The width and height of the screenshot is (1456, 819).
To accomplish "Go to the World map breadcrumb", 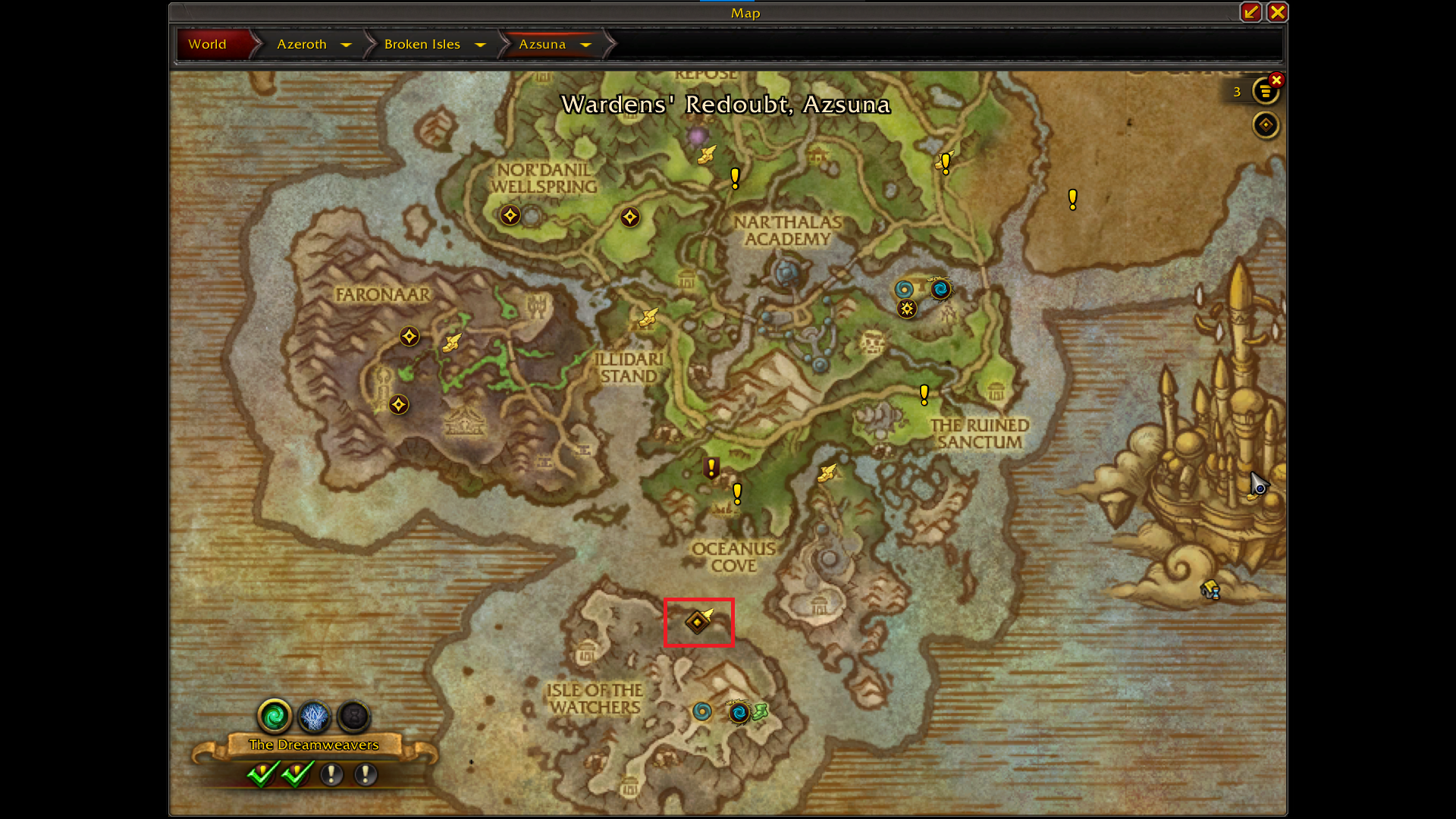I will pos(207,44).
